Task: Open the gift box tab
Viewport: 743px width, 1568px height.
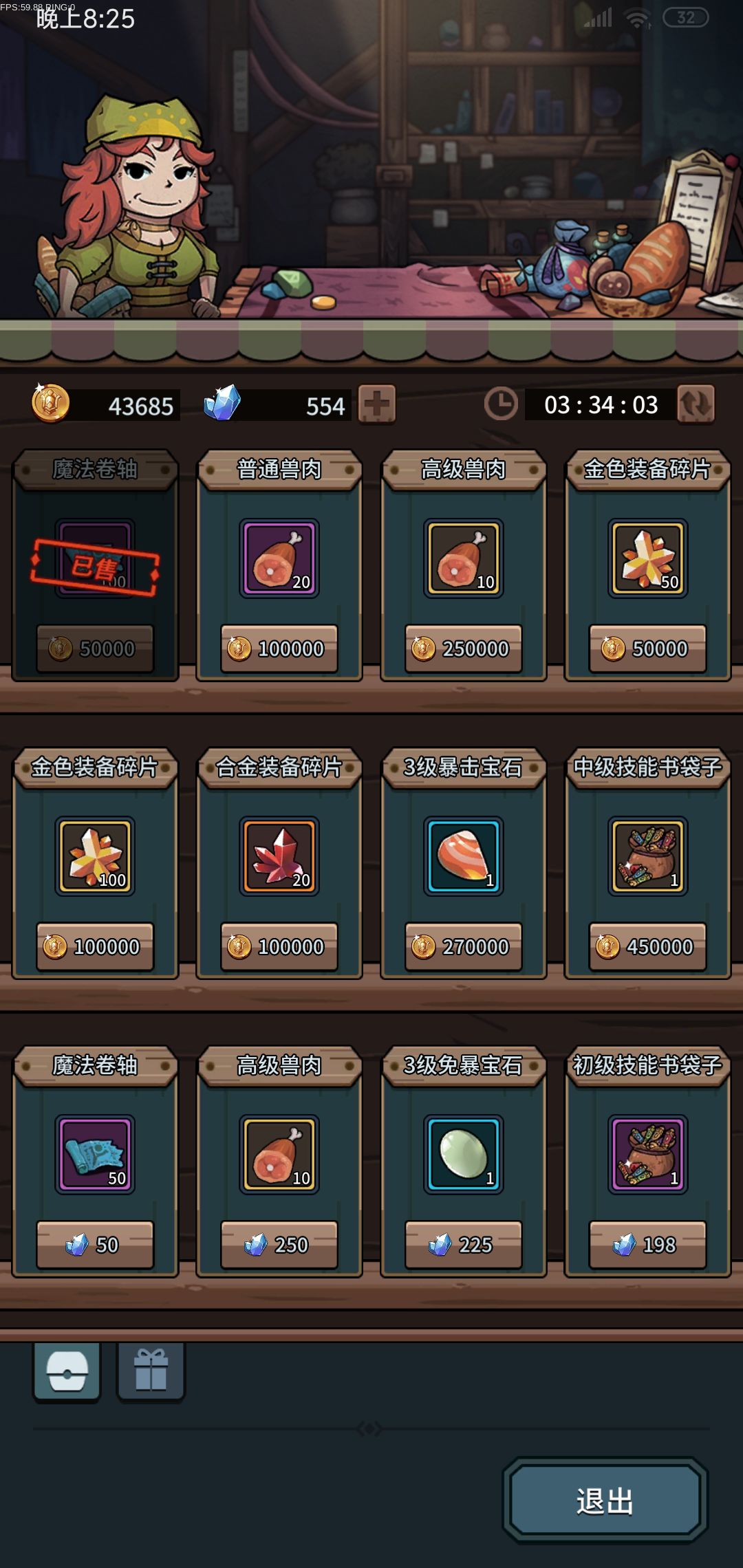Action: click(x=151, y=1371)
